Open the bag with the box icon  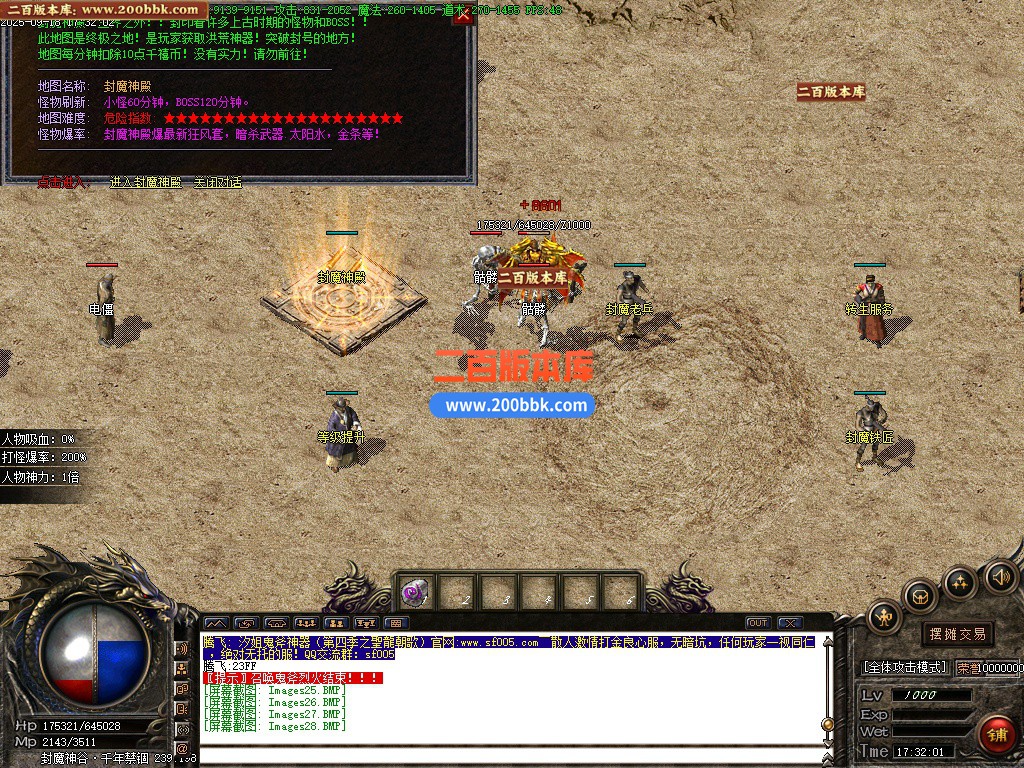click(919, 596)
